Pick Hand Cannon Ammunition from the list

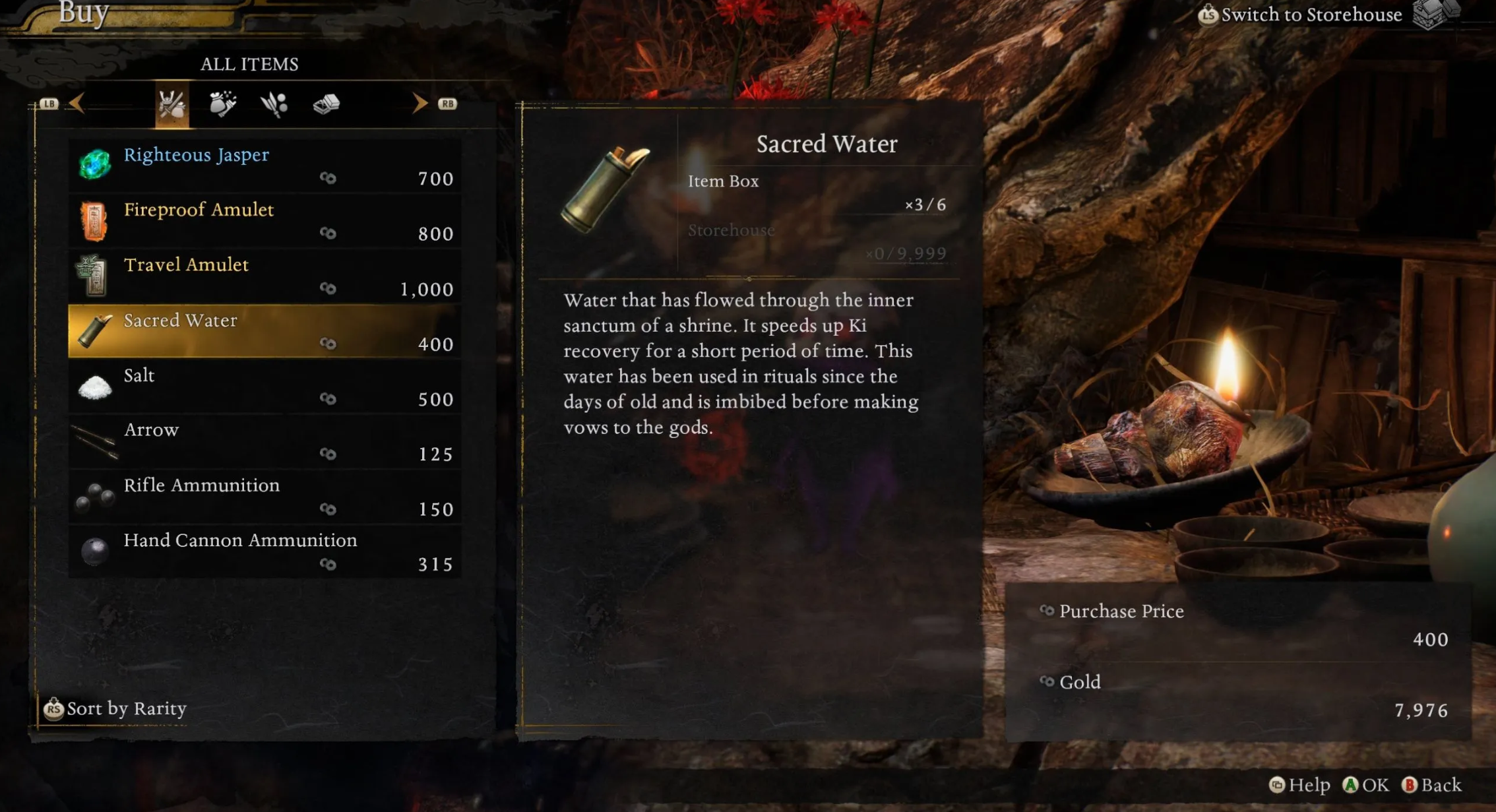pos(264,551)
